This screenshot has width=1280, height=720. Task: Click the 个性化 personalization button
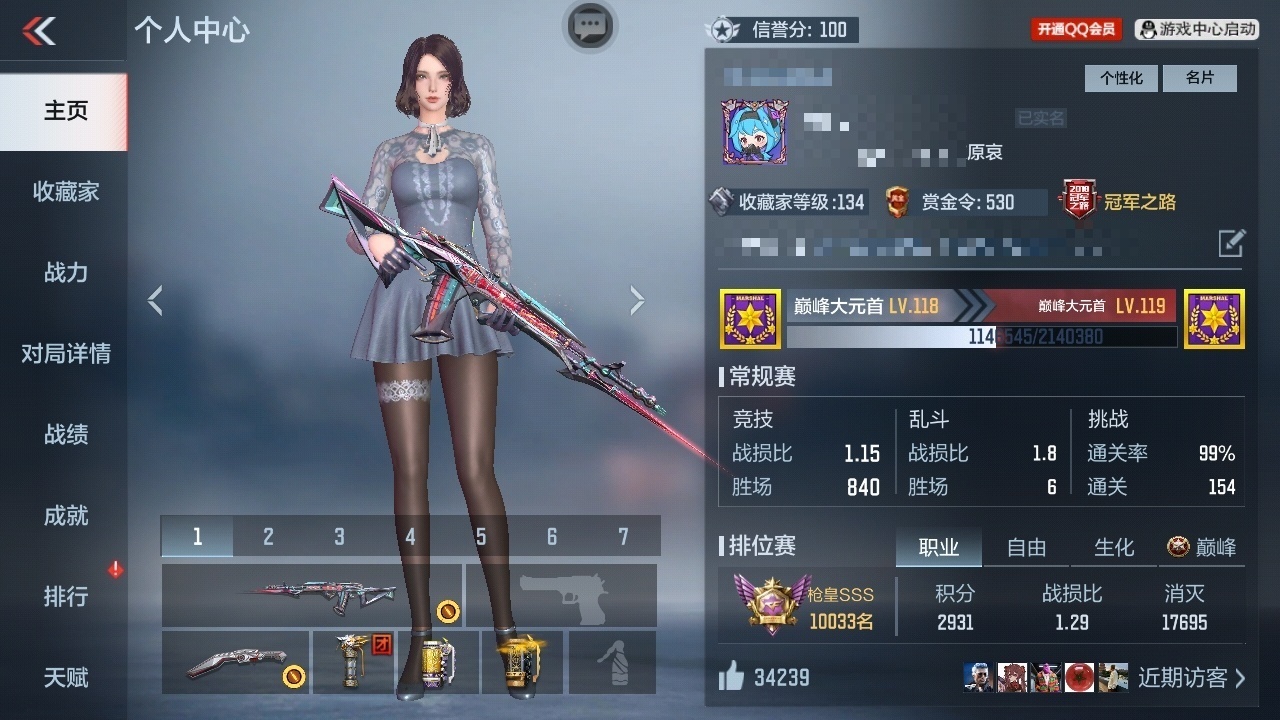point(1121,78)
